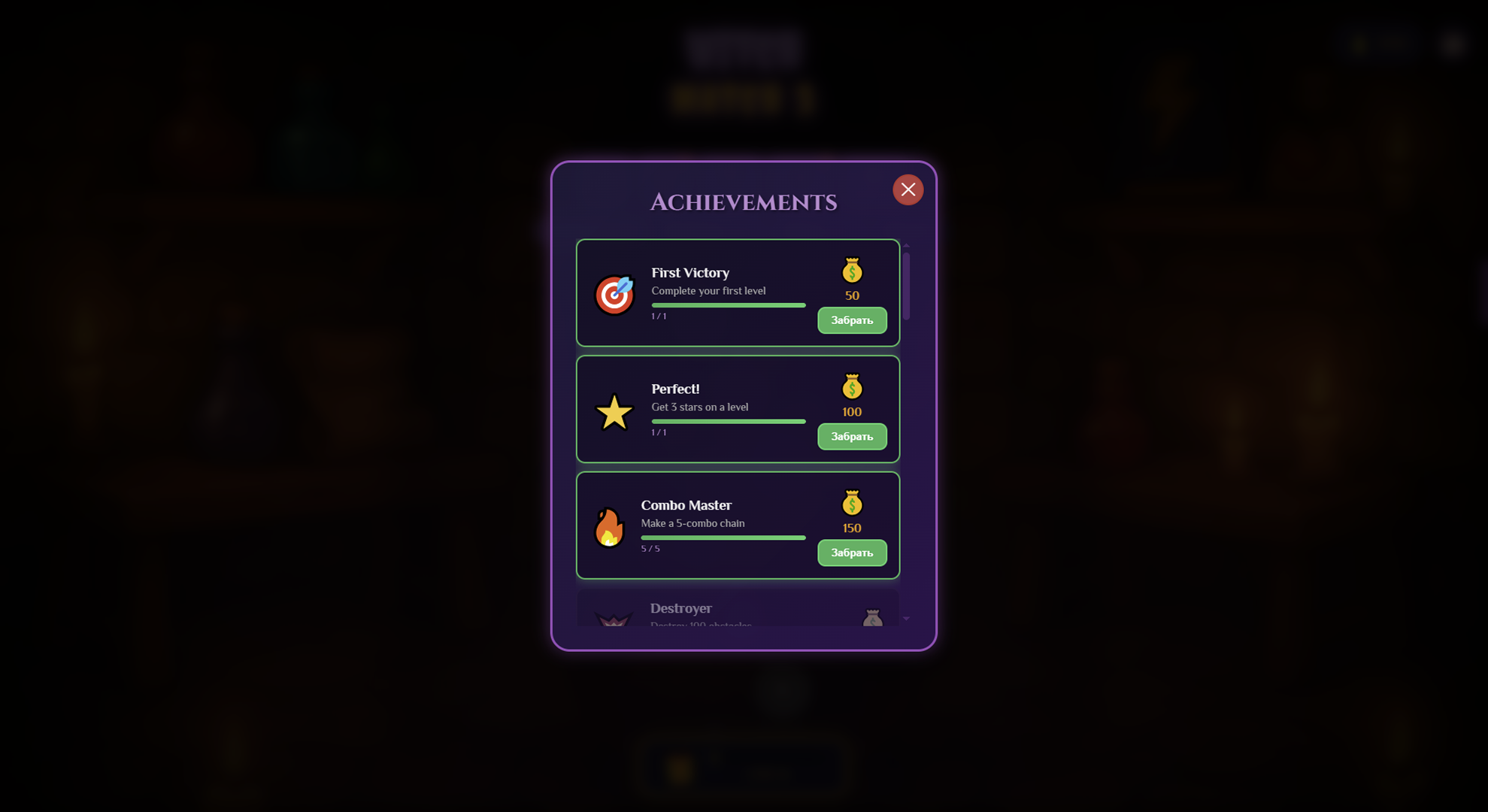
Task: Select the coin reward icon on Perfect!
Action: [852, 387]
